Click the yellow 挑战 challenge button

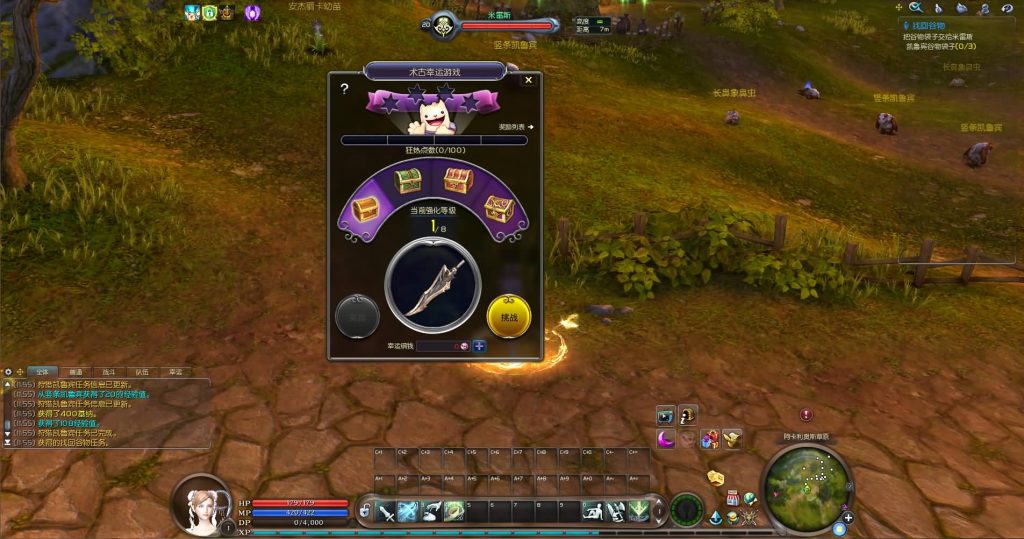tap(508, 316)
